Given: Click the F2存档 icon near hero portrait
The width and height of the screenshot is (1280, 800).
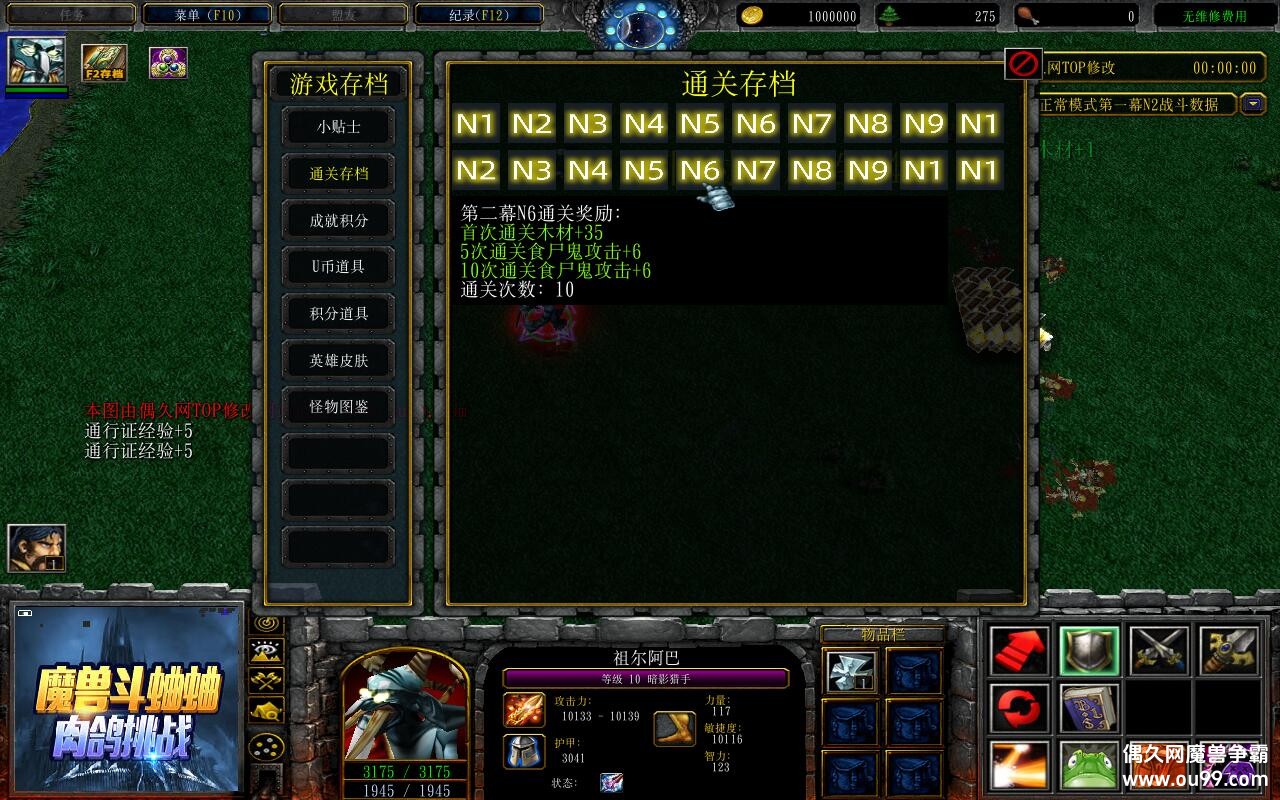Looking at the screenshot, I should click(x=103, y=63).
